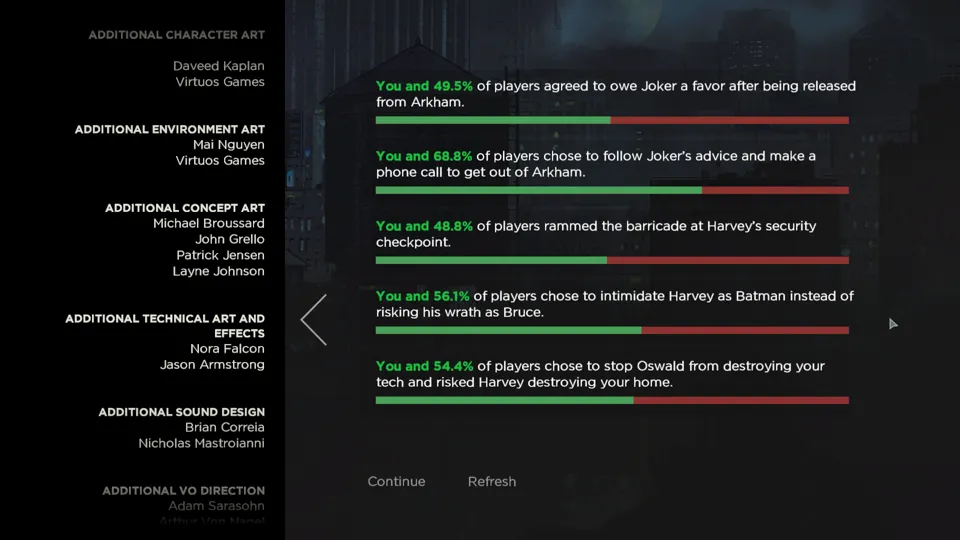Refresh the player choice statistics
Screen dimensions: 960x540
(x=492, y=481)
